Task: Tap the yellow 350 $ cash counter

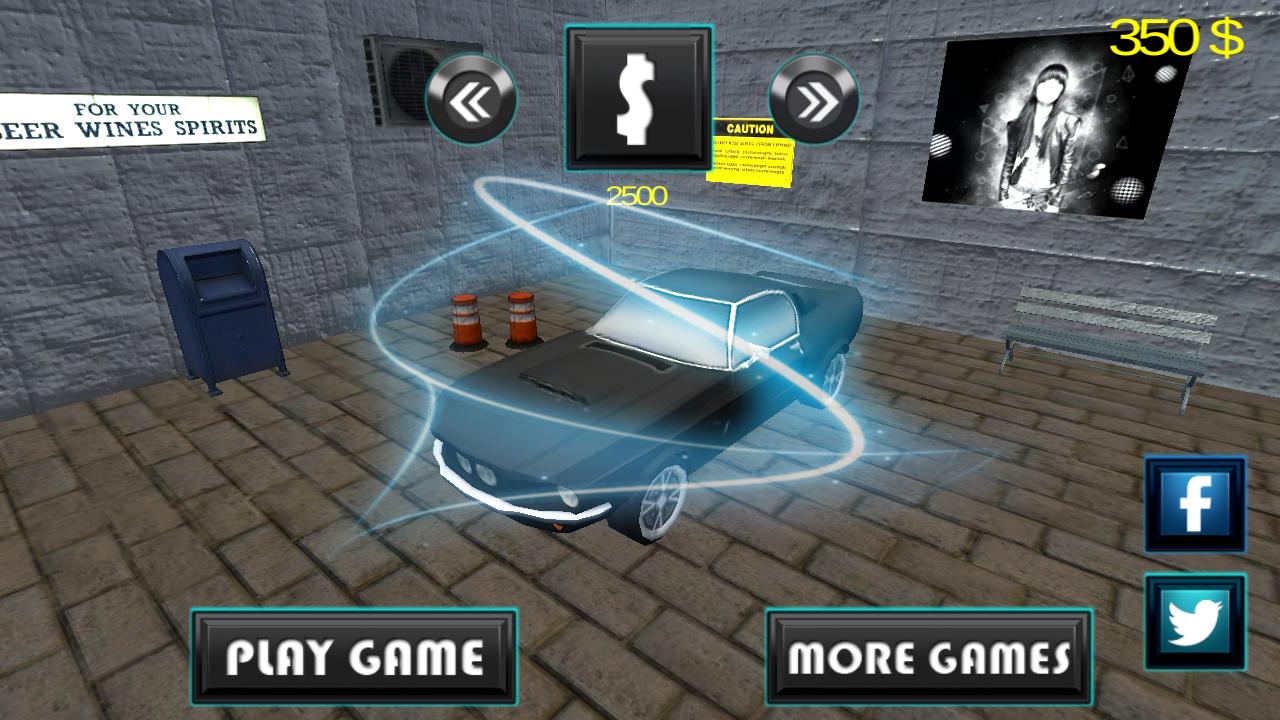Action: click(1179, 38)
